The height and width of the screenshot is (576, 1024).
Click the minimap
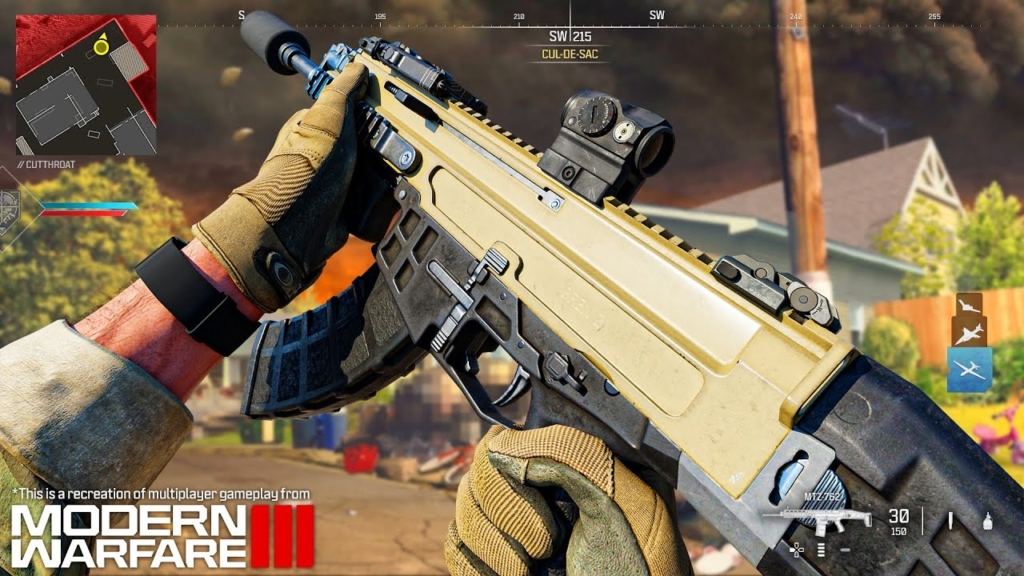85,84
